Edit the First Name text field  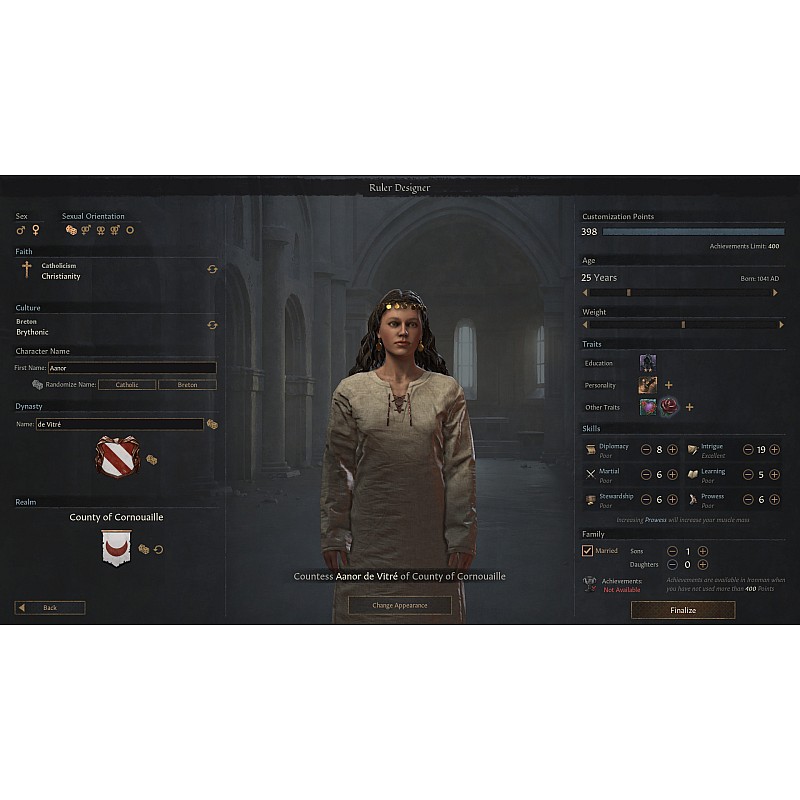(x=132, y=368)
